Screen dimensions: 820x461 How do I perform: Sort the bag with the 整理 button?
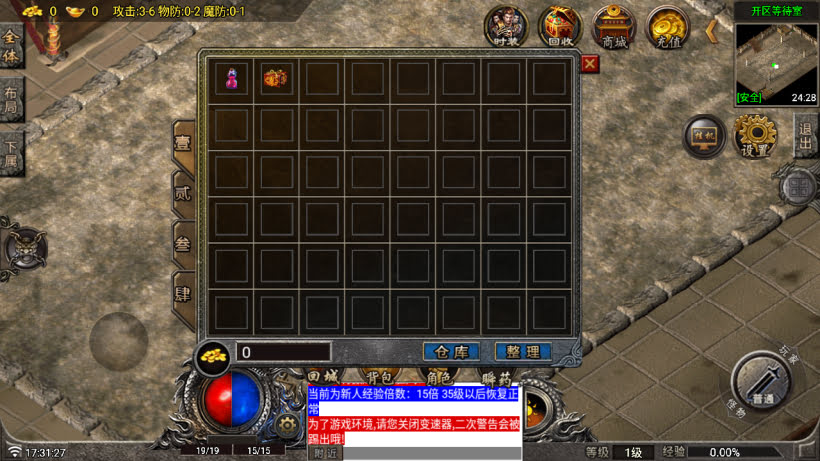tap(523, 352)
